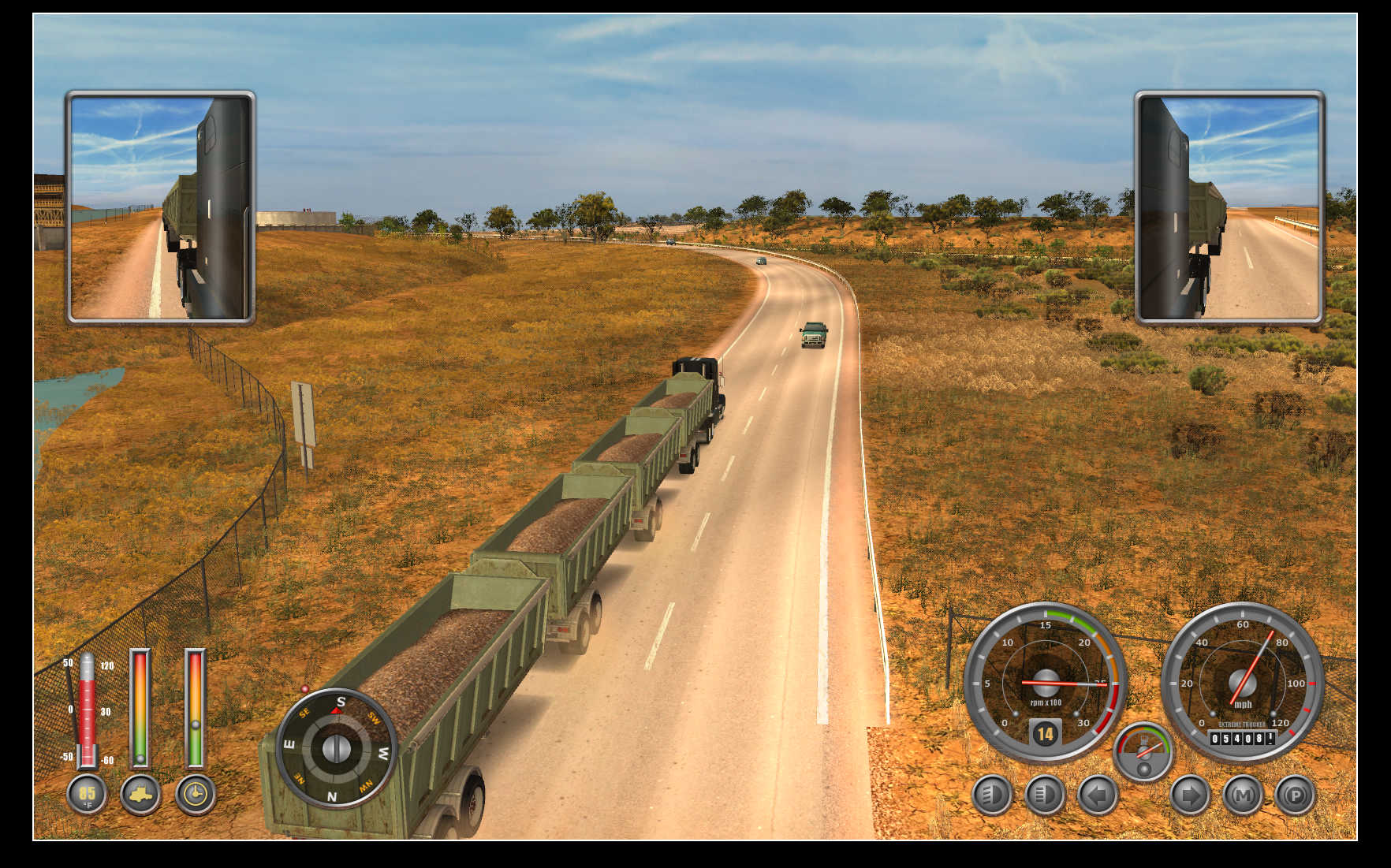Activate the high beam headlights button
The image size is (1391, 868).
1044,795
